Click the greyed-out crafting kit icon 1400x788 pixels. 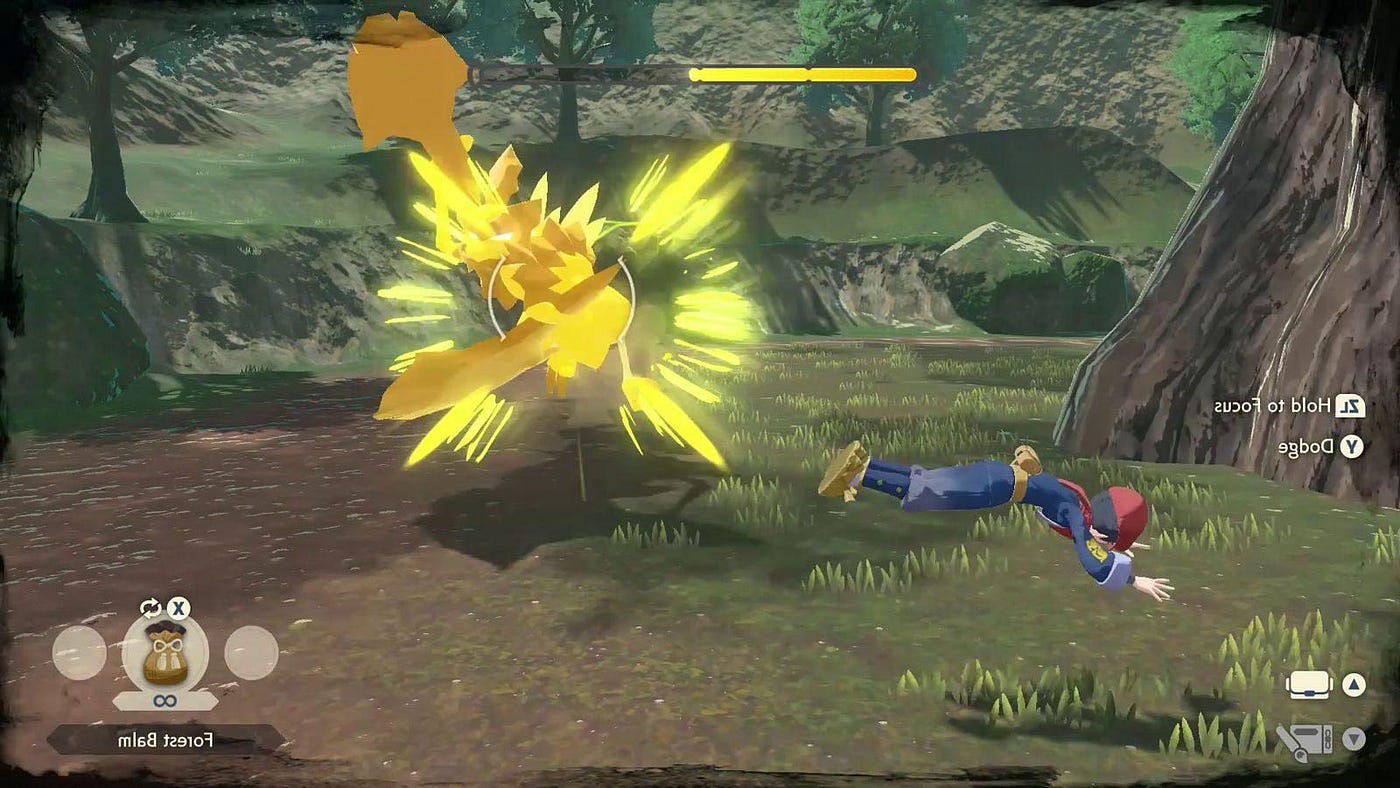(x=1303, y=740)
